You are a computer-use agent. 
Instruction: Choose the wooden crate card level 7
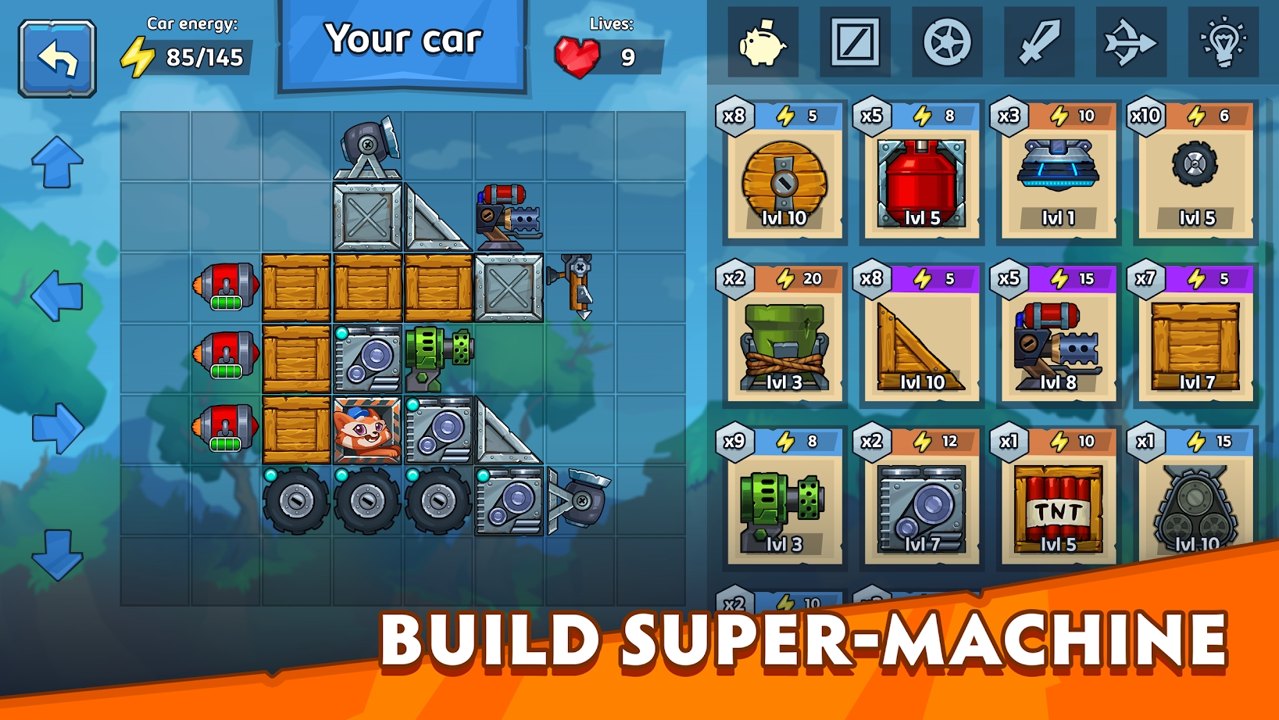point(1194,334)
